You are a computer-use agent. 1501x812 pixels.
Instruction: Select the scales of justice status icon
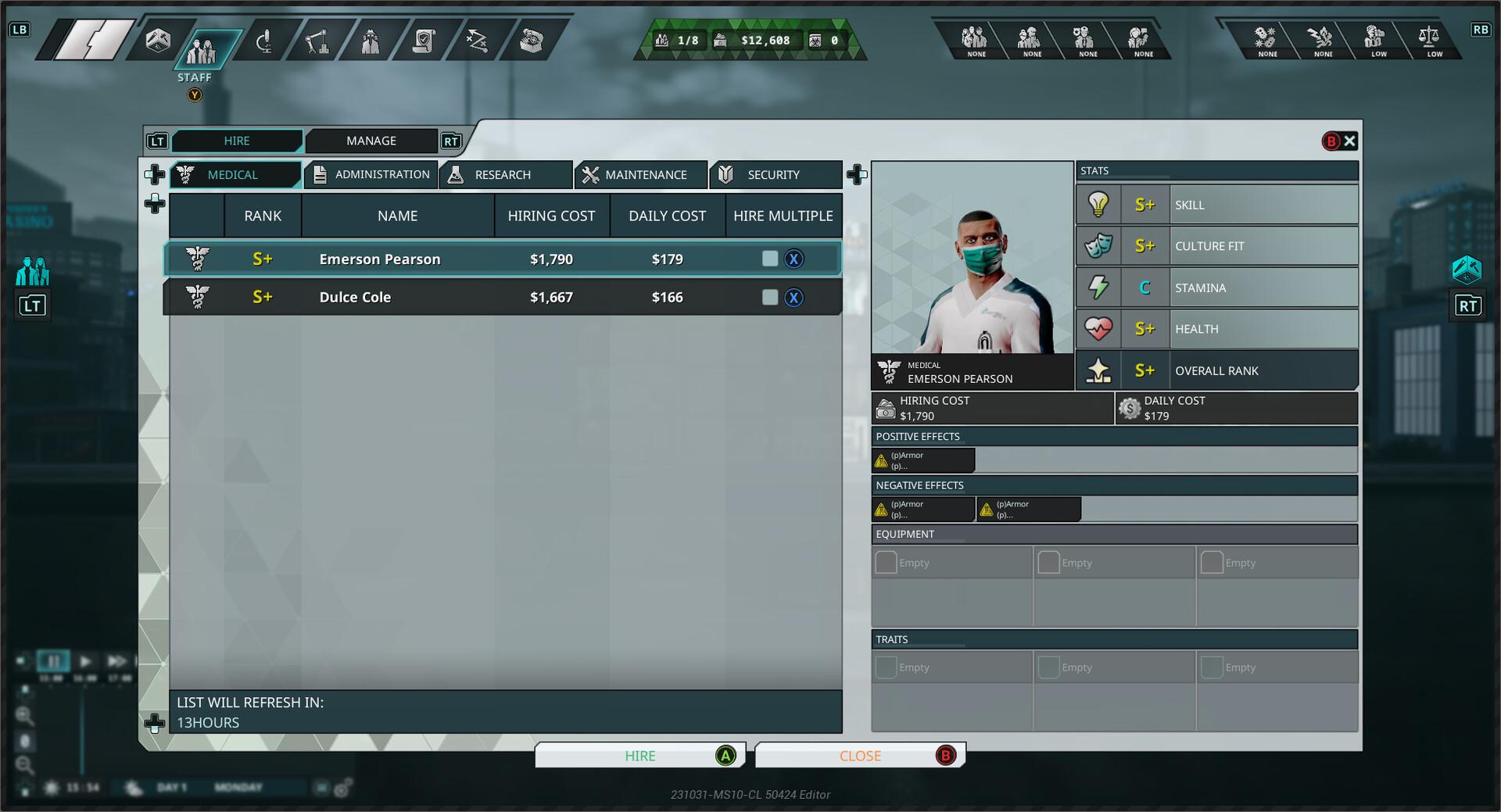pyautogui.click(x=1431, y=37)
